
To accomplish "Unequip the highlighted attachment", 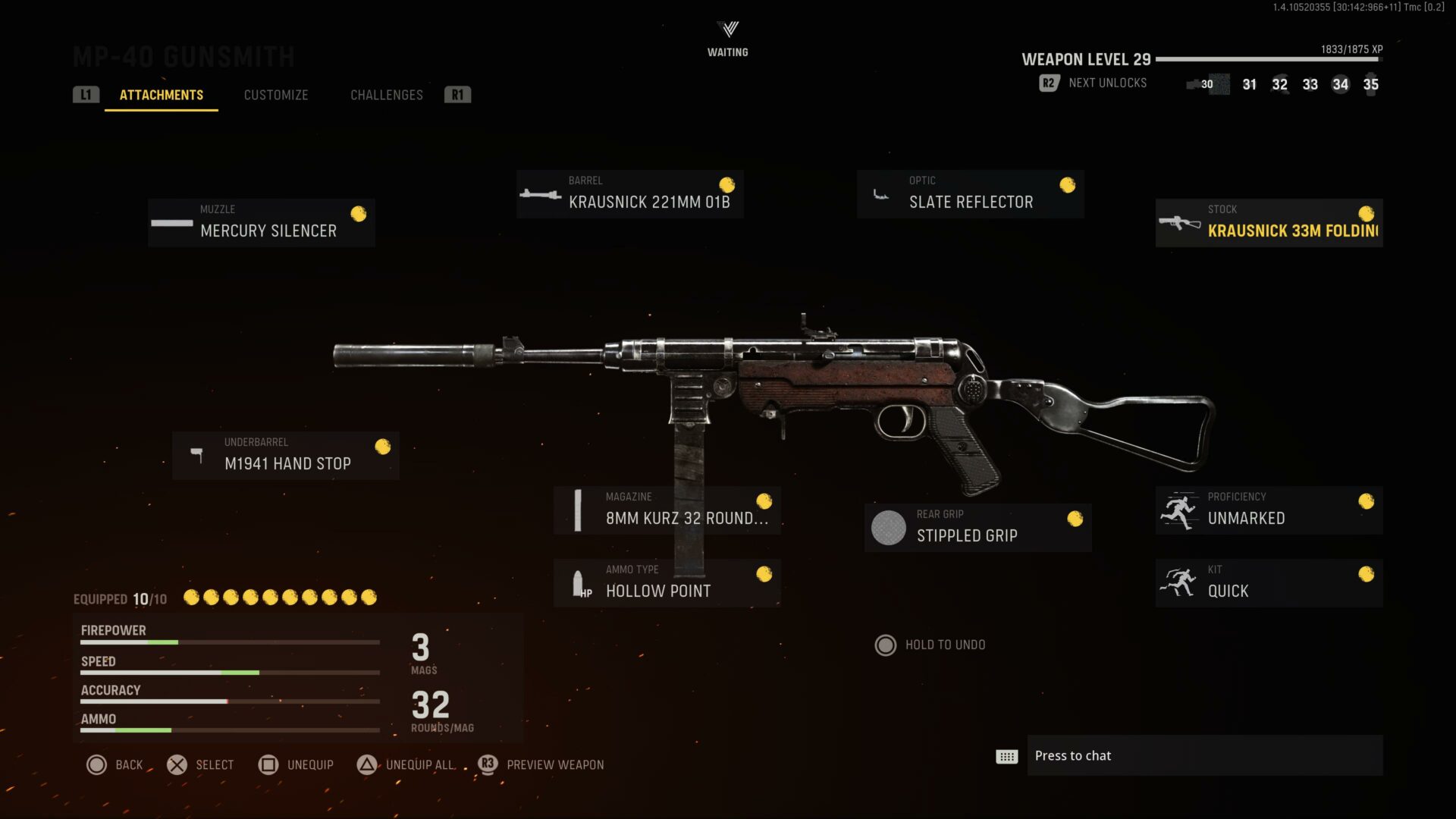I will click(x=296, y=764).
